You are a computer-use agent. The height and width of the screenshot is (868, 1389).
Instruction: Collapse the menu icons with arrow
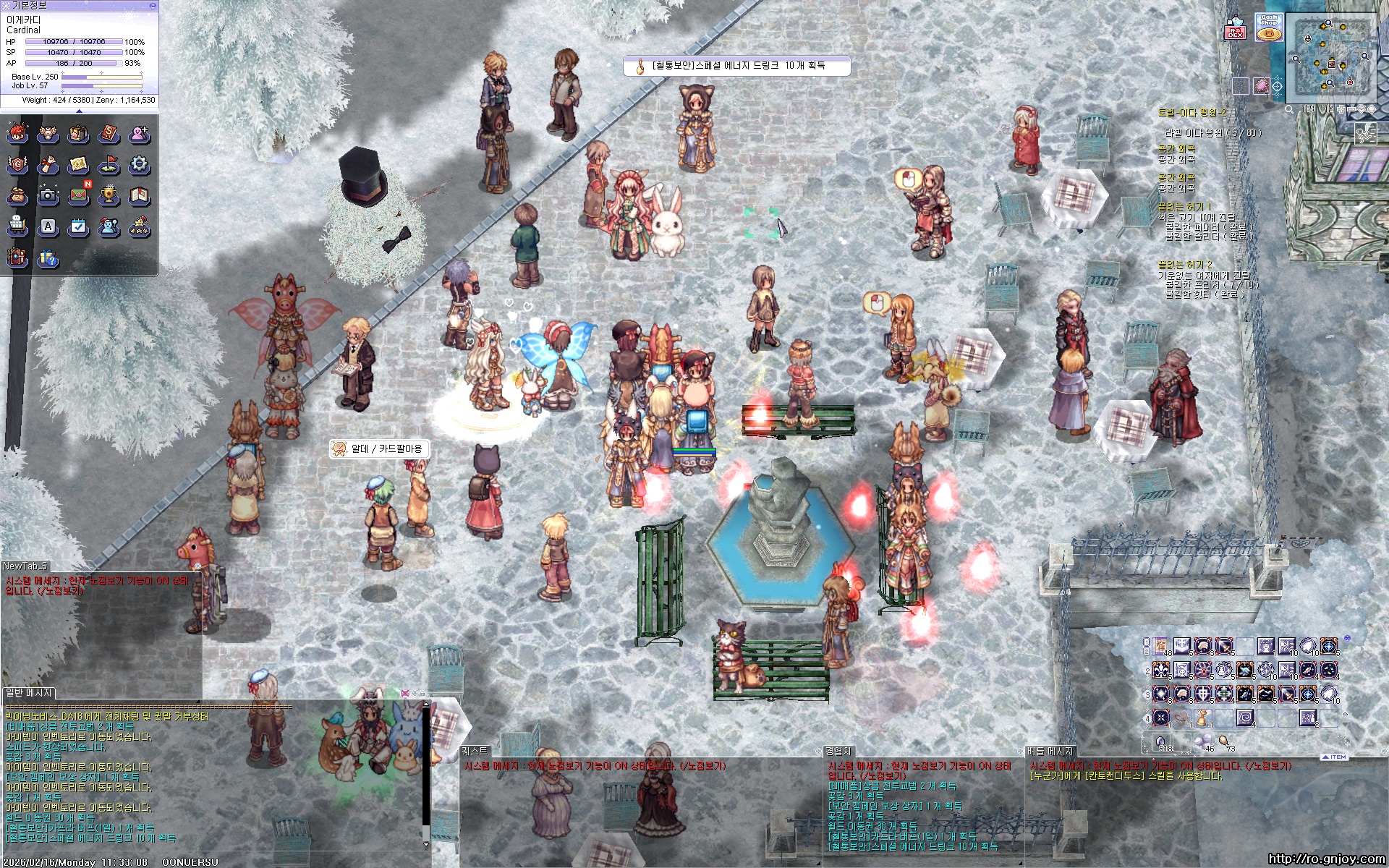79,111
